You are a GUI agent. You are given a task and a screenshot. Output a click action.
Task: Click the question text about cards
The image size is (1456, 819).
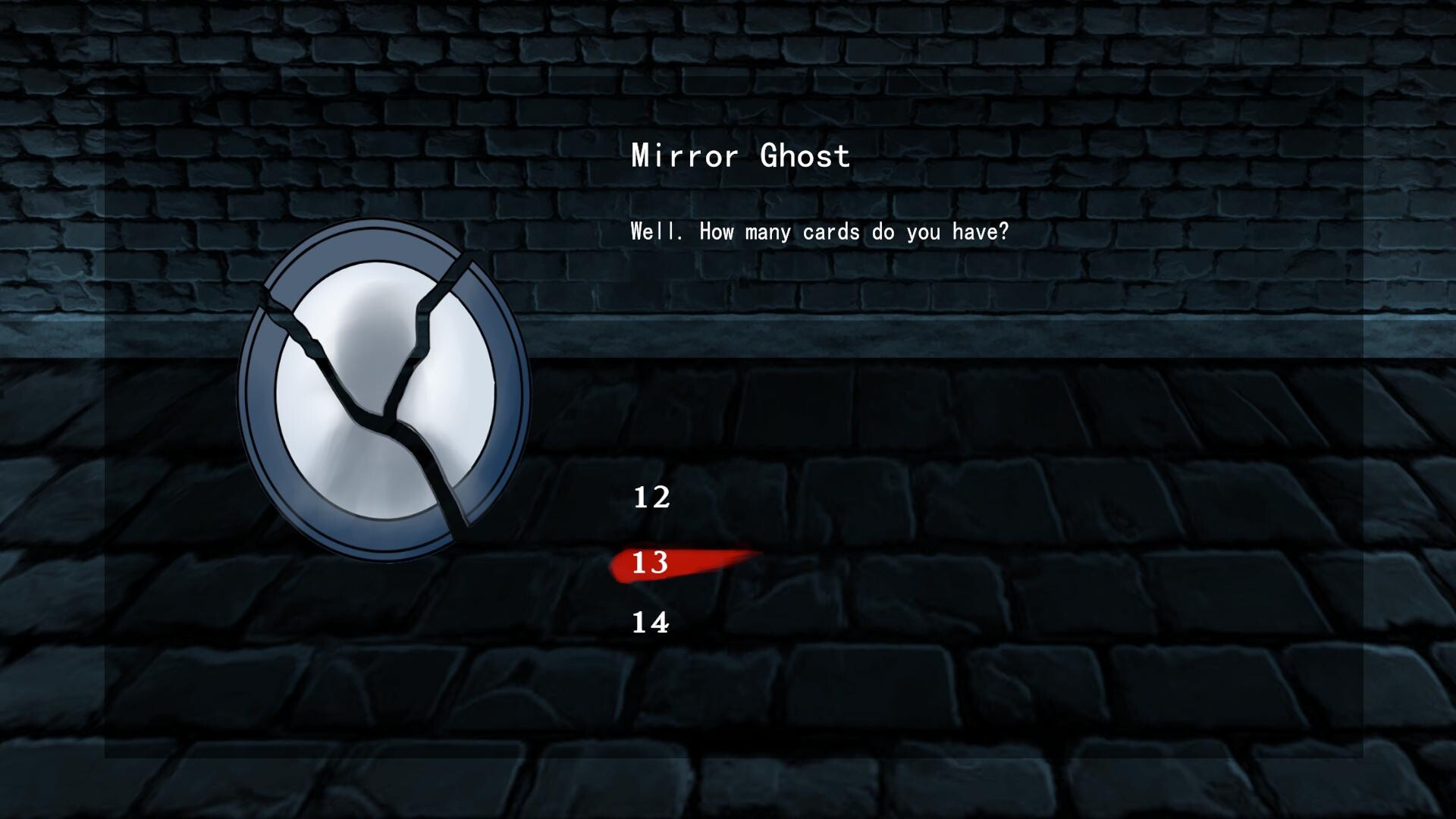tap(819, 232)
